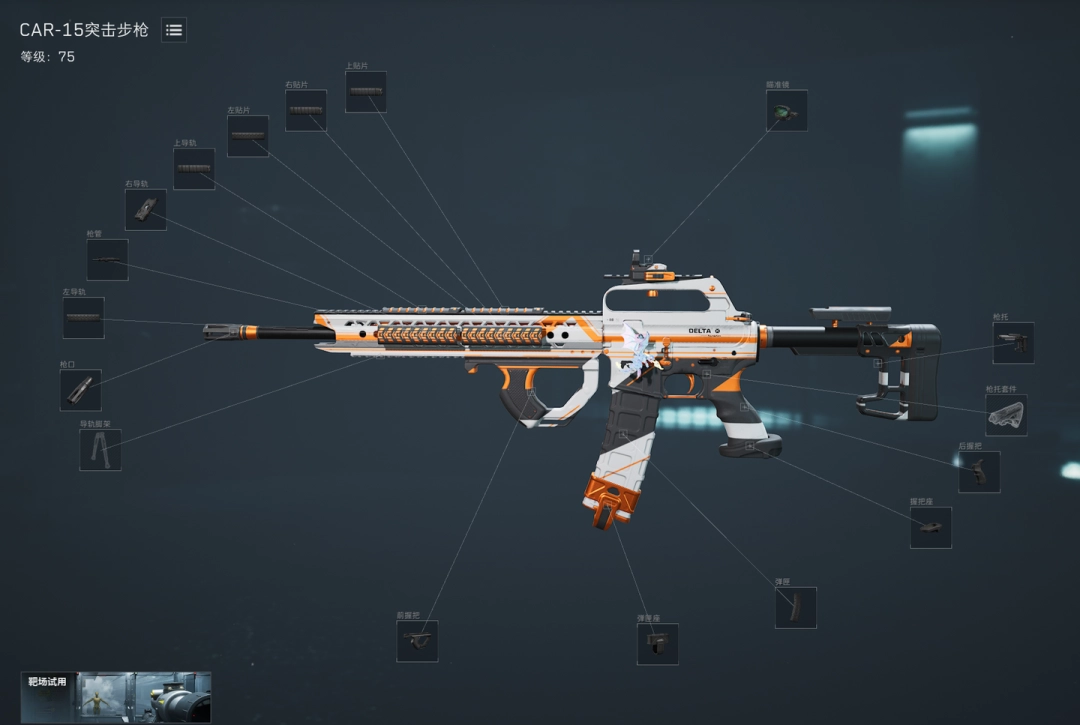
Task: Start the 靶场试用 firing range trial
Action: tap(116, 697)
